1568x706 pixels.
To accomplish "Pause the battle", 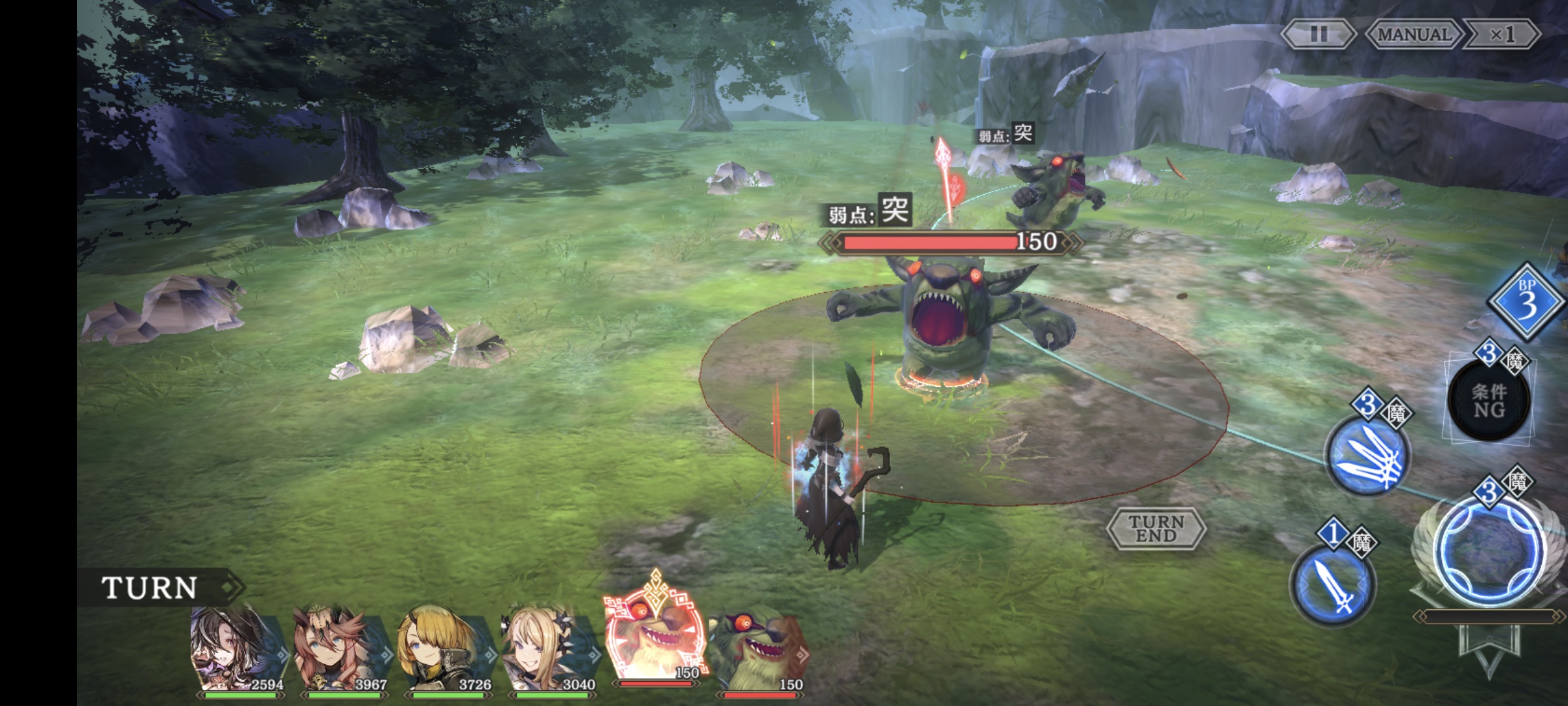I will [1318, 34].
